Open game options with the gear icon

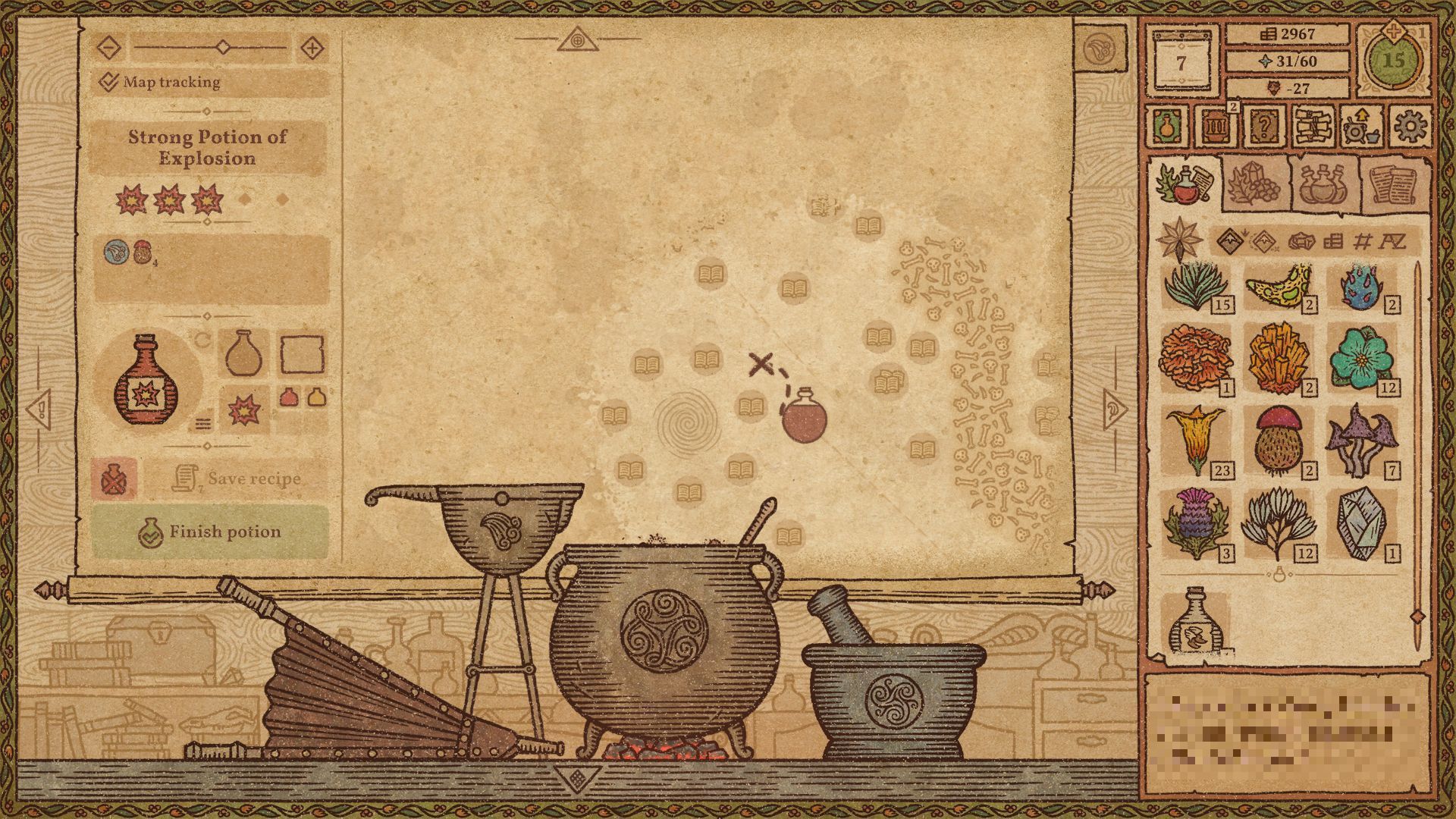pyautogui.click(x=1410, y=126)
